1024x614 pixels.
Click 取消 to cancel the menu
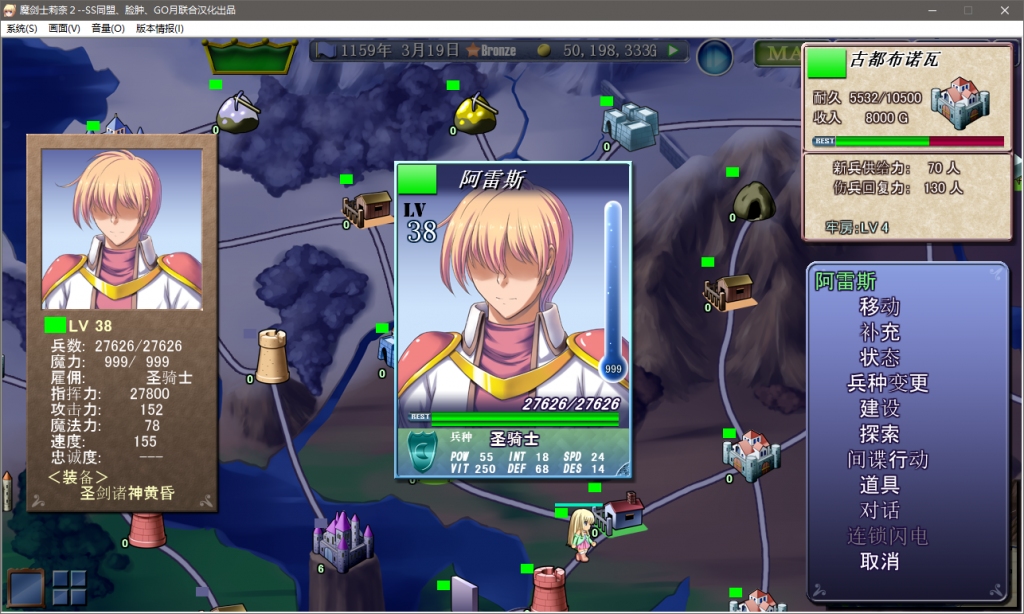(879, 562)
